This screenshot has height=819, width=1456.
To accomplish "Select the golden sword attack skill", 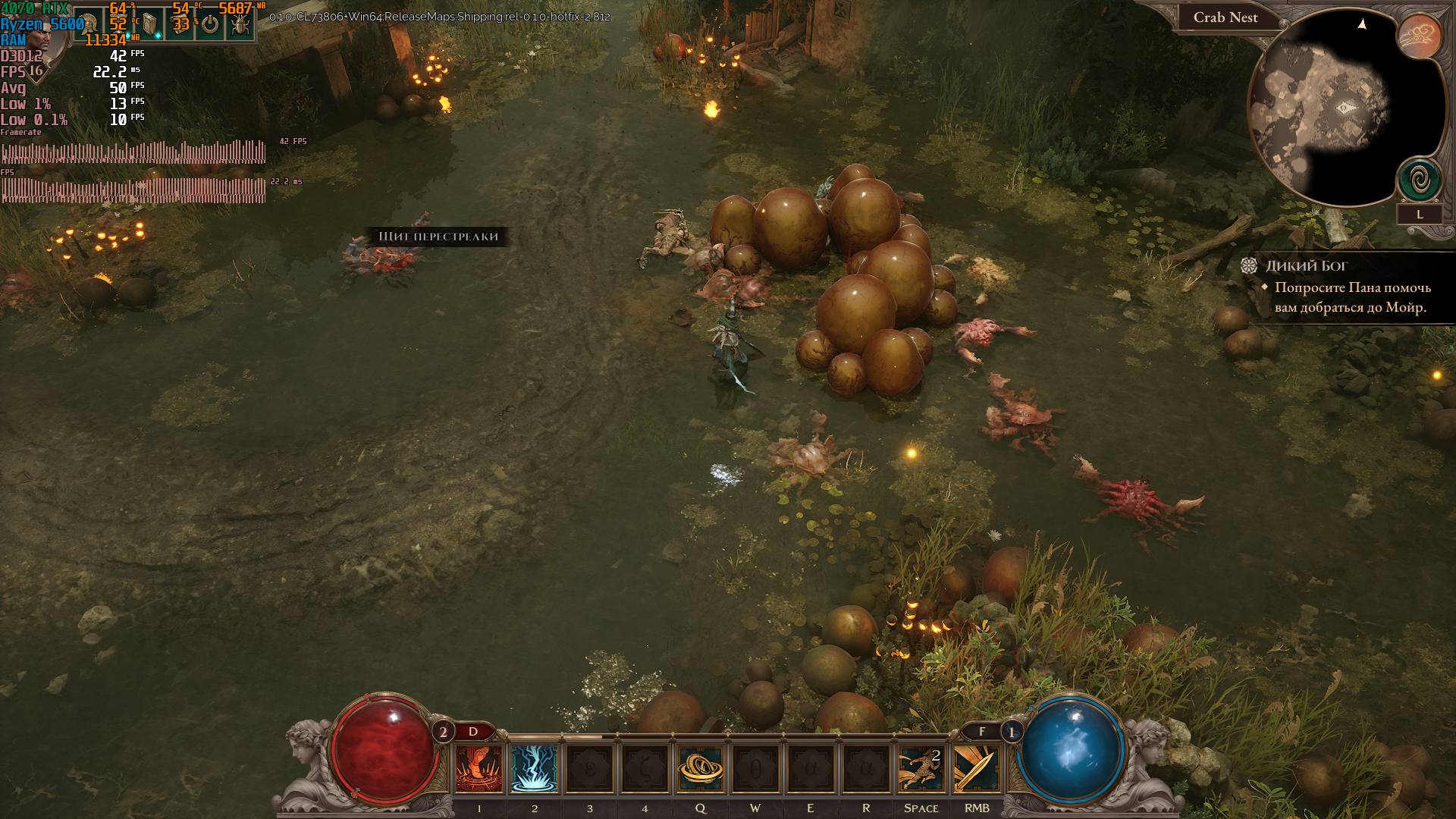I will [x=977, y=768].
